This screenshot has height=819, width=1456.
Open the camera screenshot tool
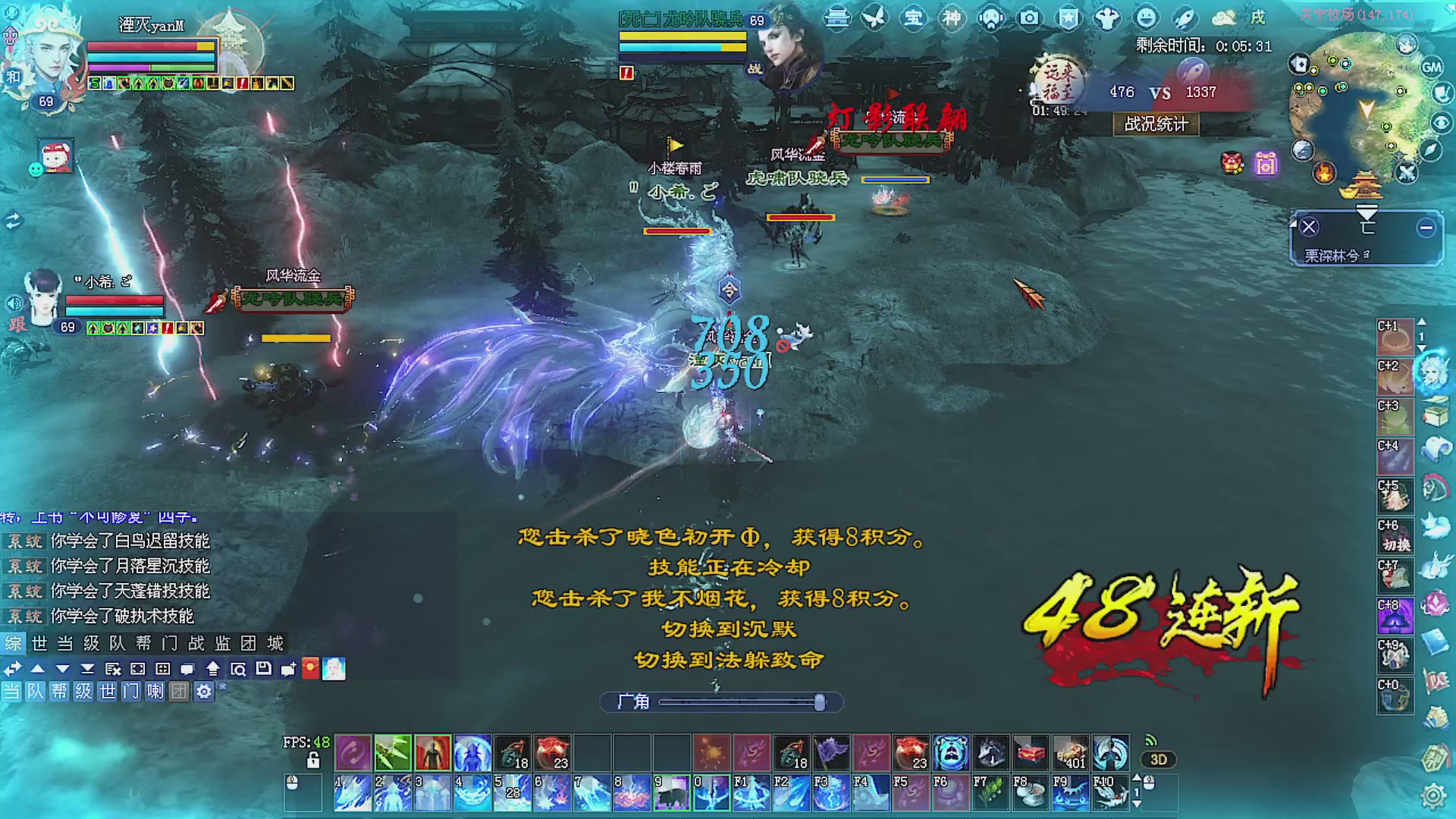click(1028, 19)
